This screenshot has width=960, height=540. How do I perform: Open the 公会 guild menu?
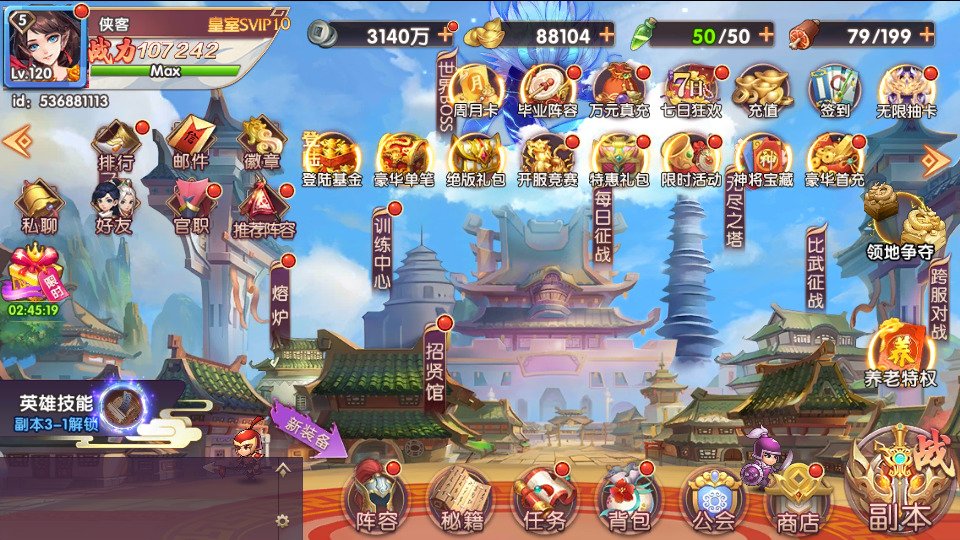click(x=713, y=498)
